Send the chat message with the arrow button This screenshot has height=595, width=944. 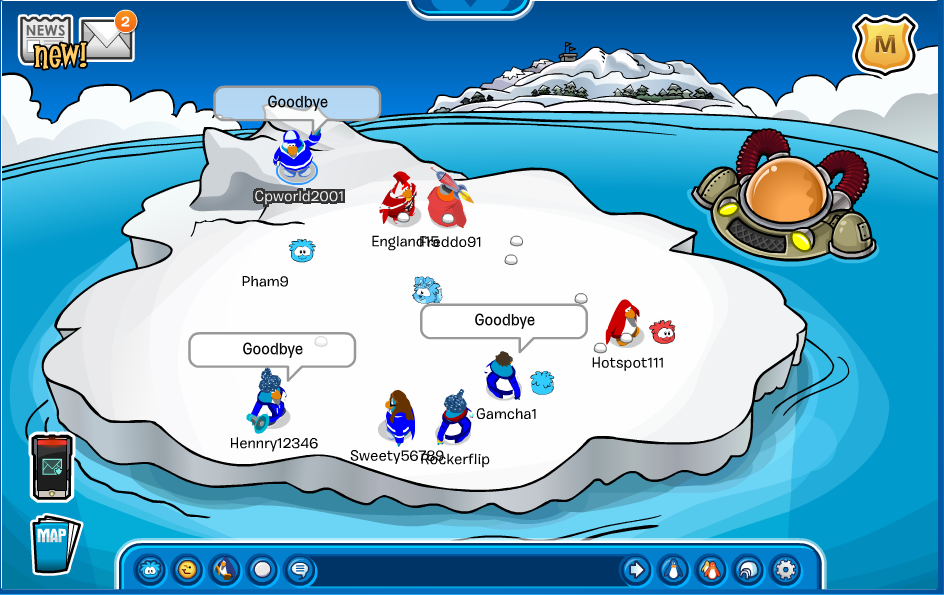[x=635, y=570]
